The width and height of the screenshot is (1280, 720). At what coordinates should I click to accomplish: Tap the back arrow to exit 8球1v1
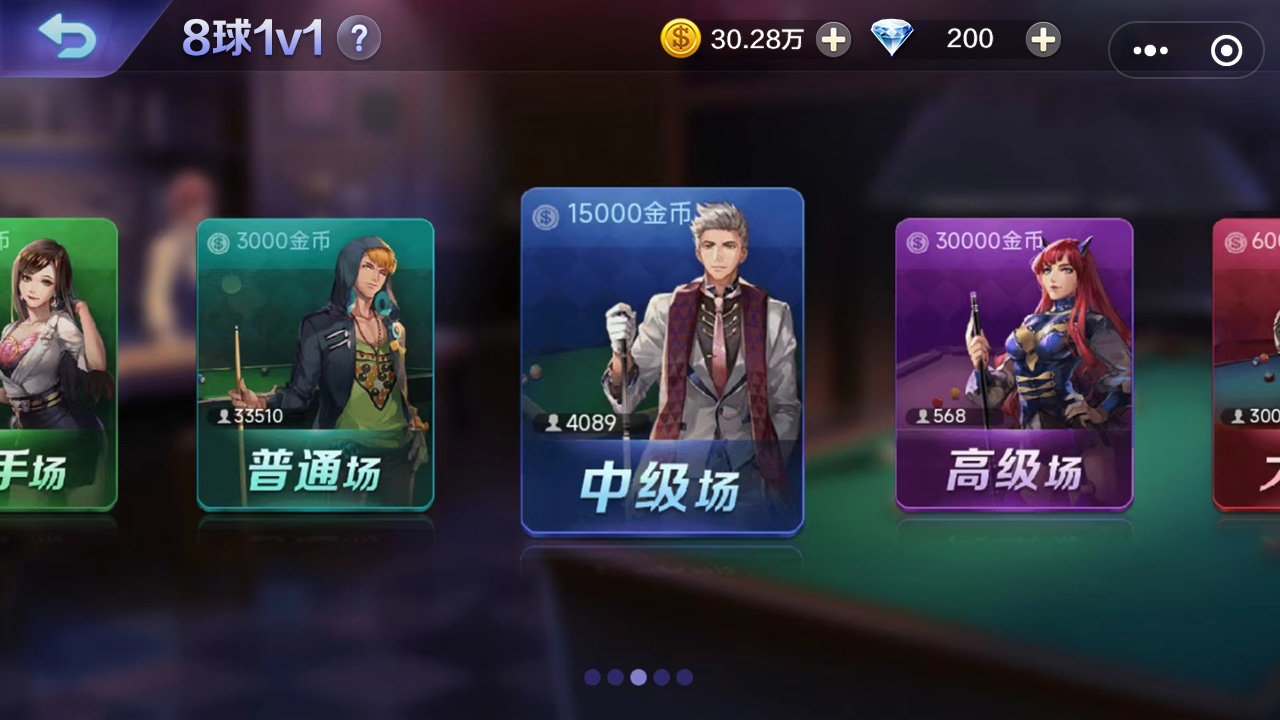(67, 38)
